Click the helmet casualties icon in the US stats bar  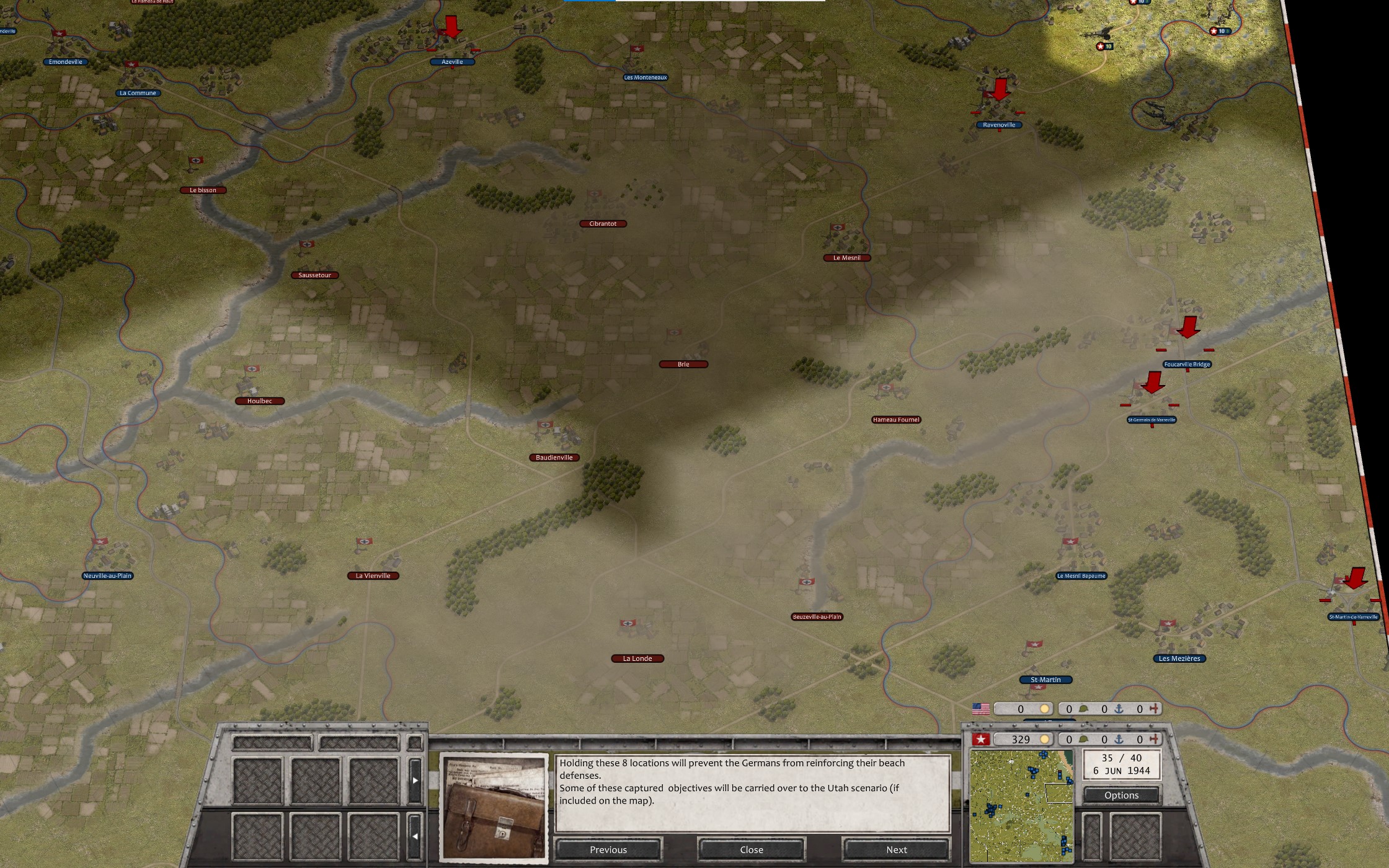tap(1083, 709)
